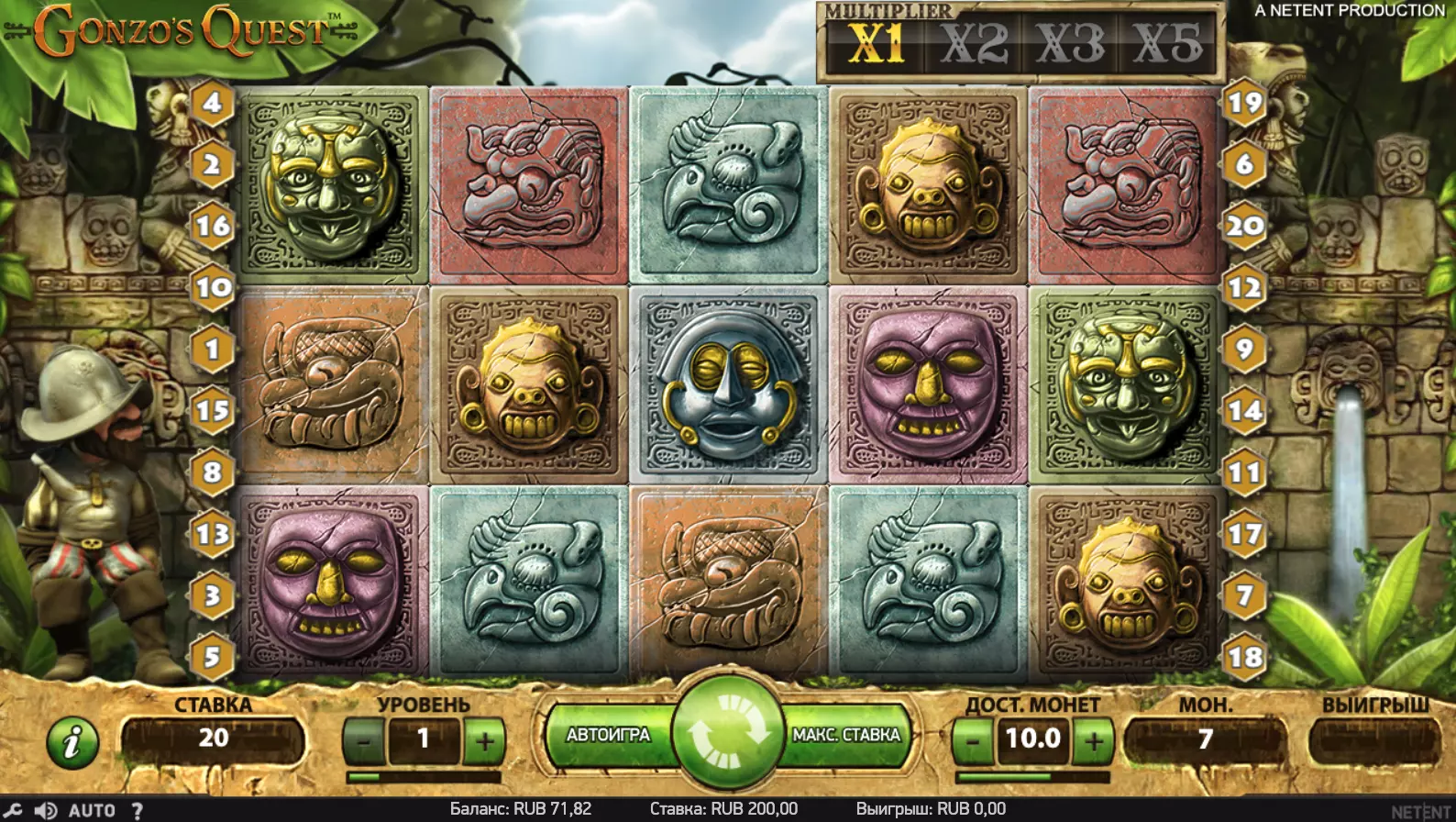This screenshot has width=1456, height=822.
Task: Show payline number 12
Action: point(1244,288)
